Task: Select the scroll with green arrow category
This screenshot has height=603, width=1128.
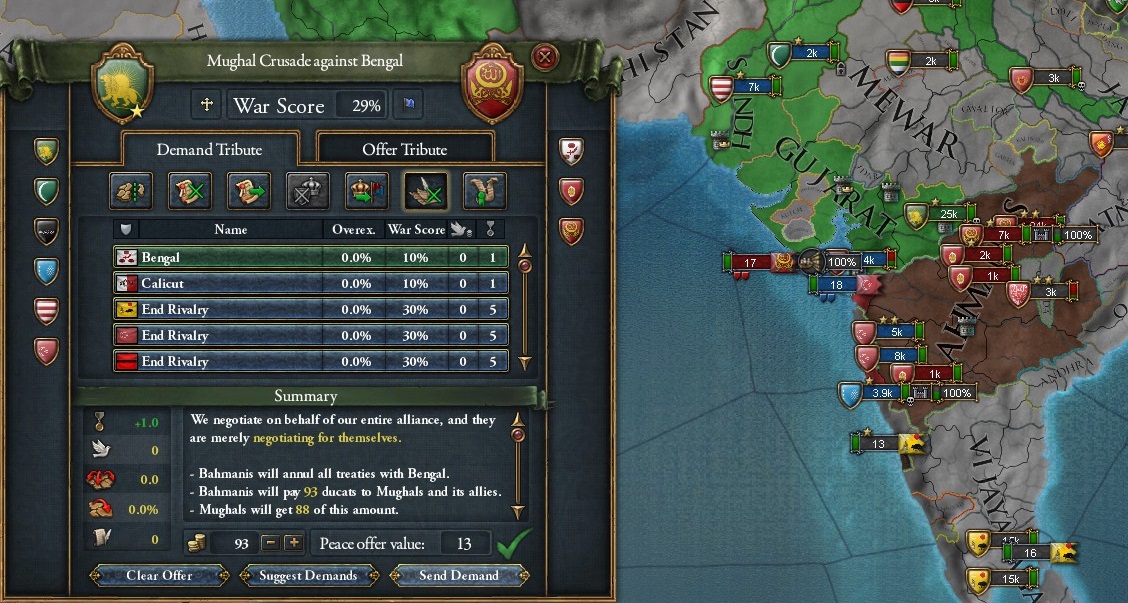Action: point(248,189)
